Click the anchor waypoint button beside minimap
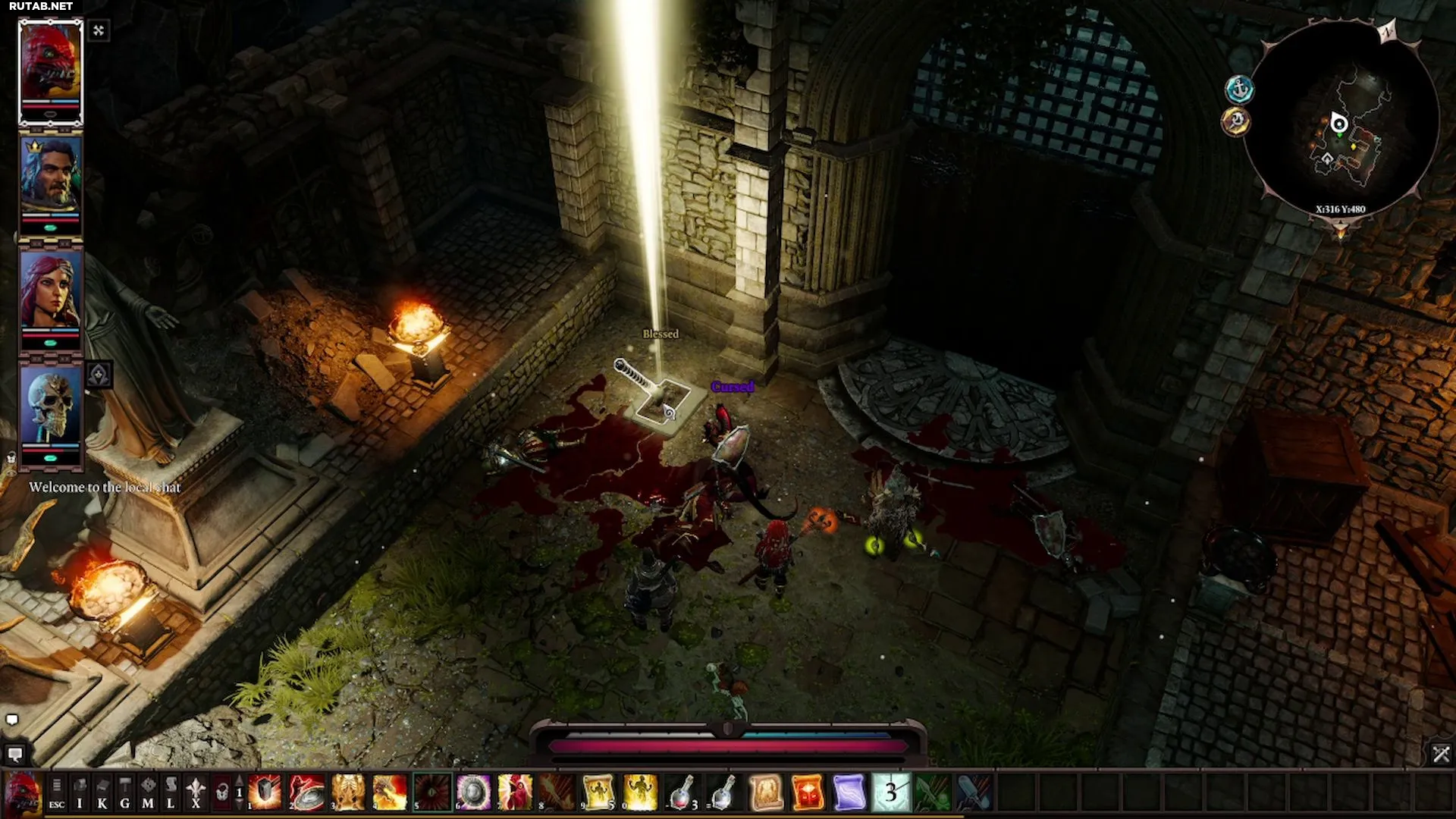 coord(1239,89)
